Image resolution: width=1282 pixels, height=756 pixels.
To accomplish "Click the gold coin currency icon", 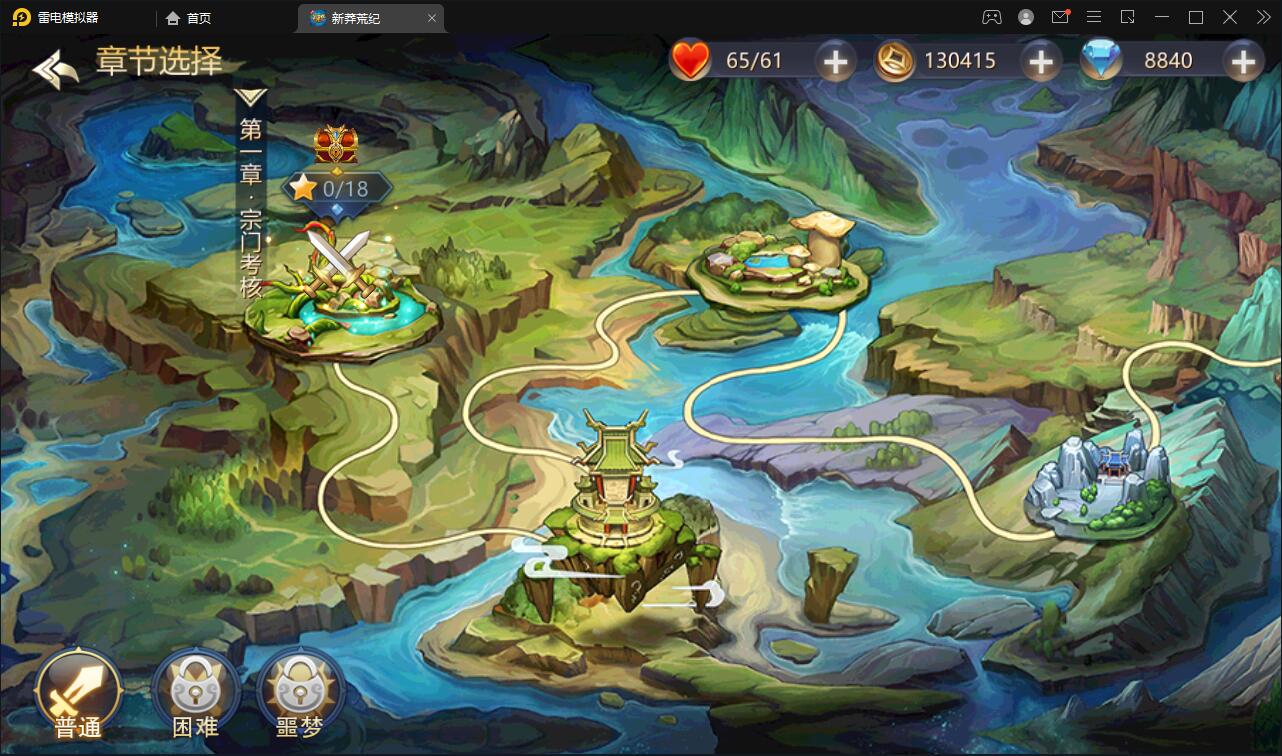I will [x=894, y=60].
